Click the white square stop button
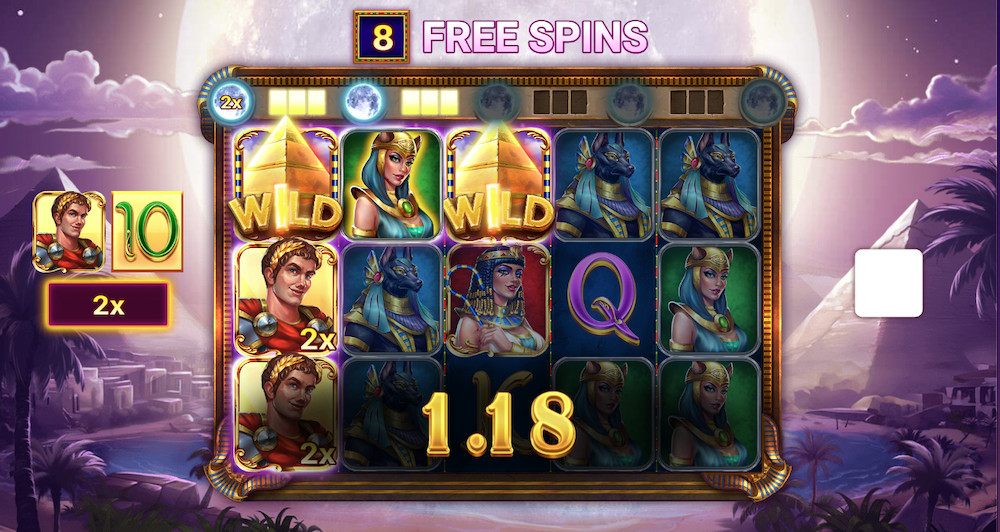The width and height of the screenshot is (1000, 532). click(888, 283)
